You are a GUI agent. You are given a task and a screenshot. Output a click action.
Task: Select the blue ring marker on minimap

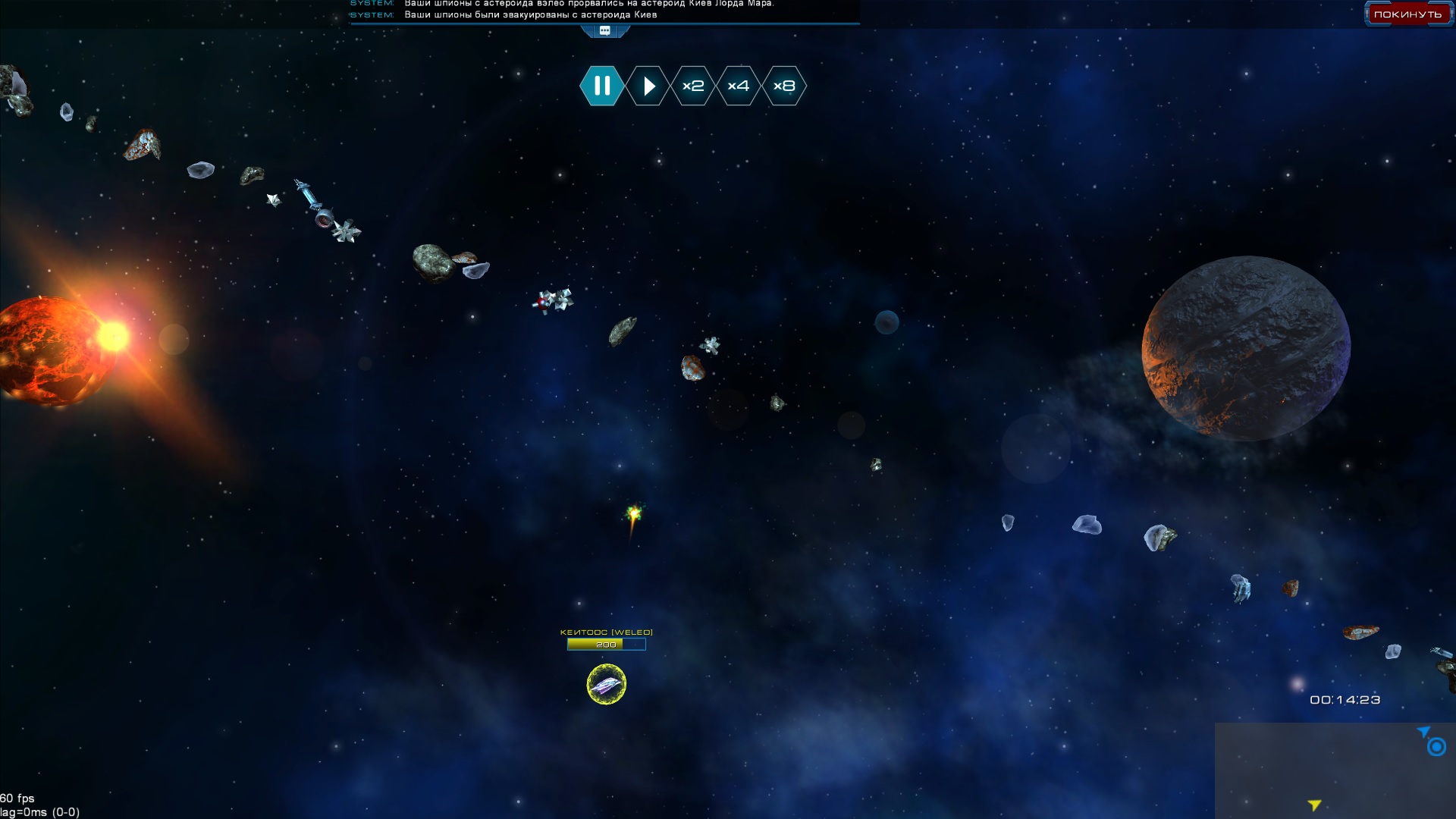tap(1436, 747)
